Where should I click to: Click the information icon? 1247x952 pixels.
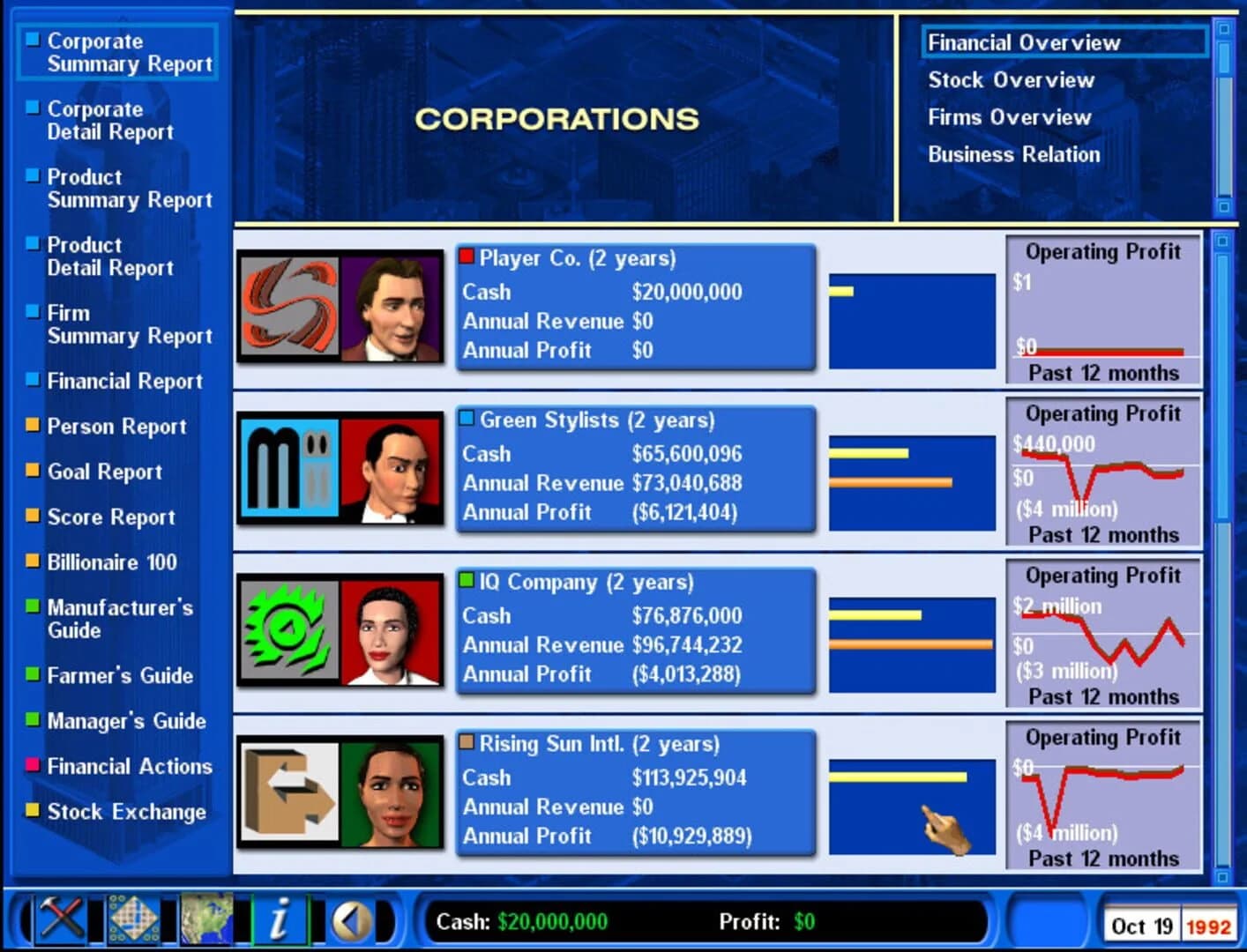280,919
